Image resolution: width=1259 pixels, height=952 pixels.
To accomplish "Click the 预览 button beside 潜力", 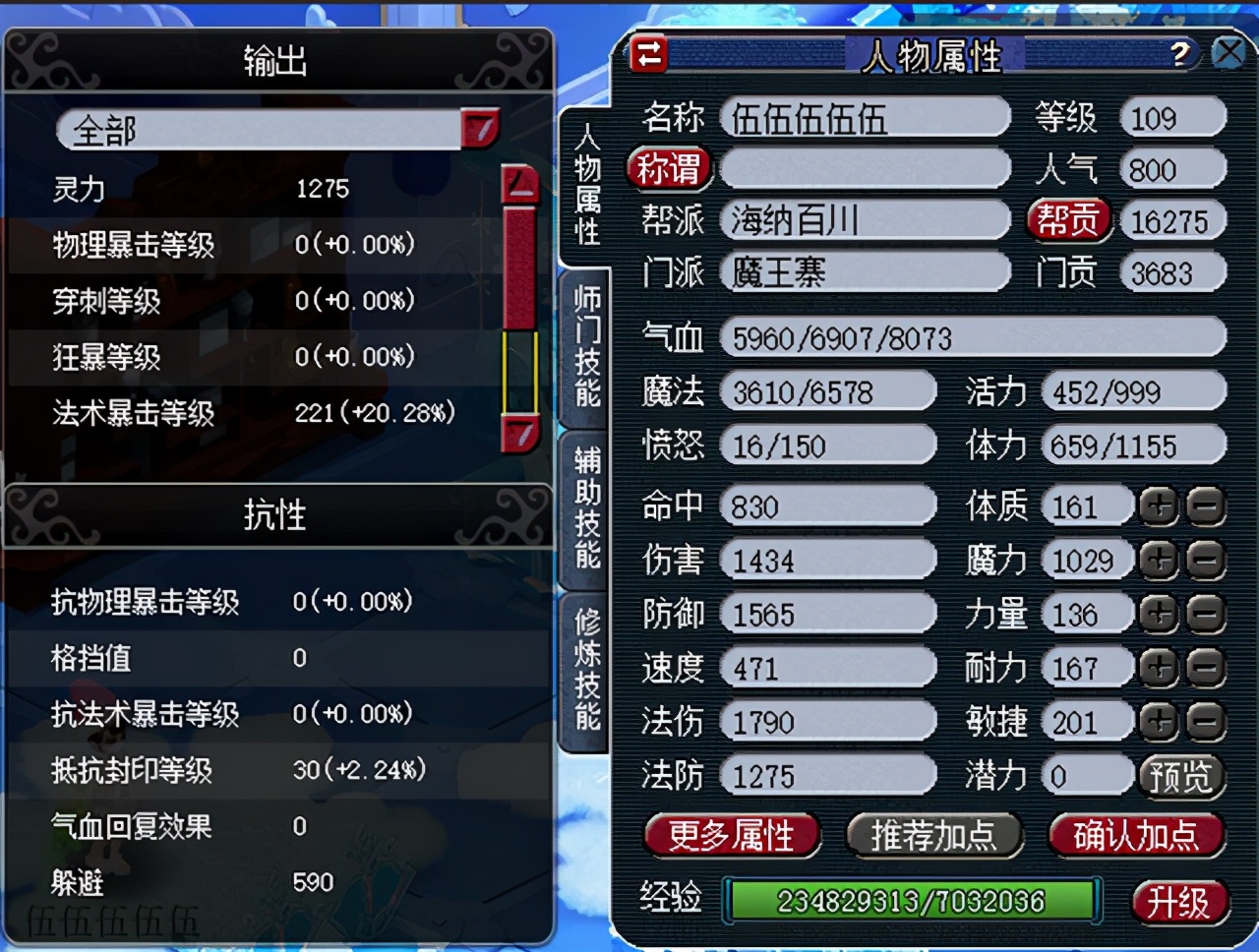I will coord(1182,776).
